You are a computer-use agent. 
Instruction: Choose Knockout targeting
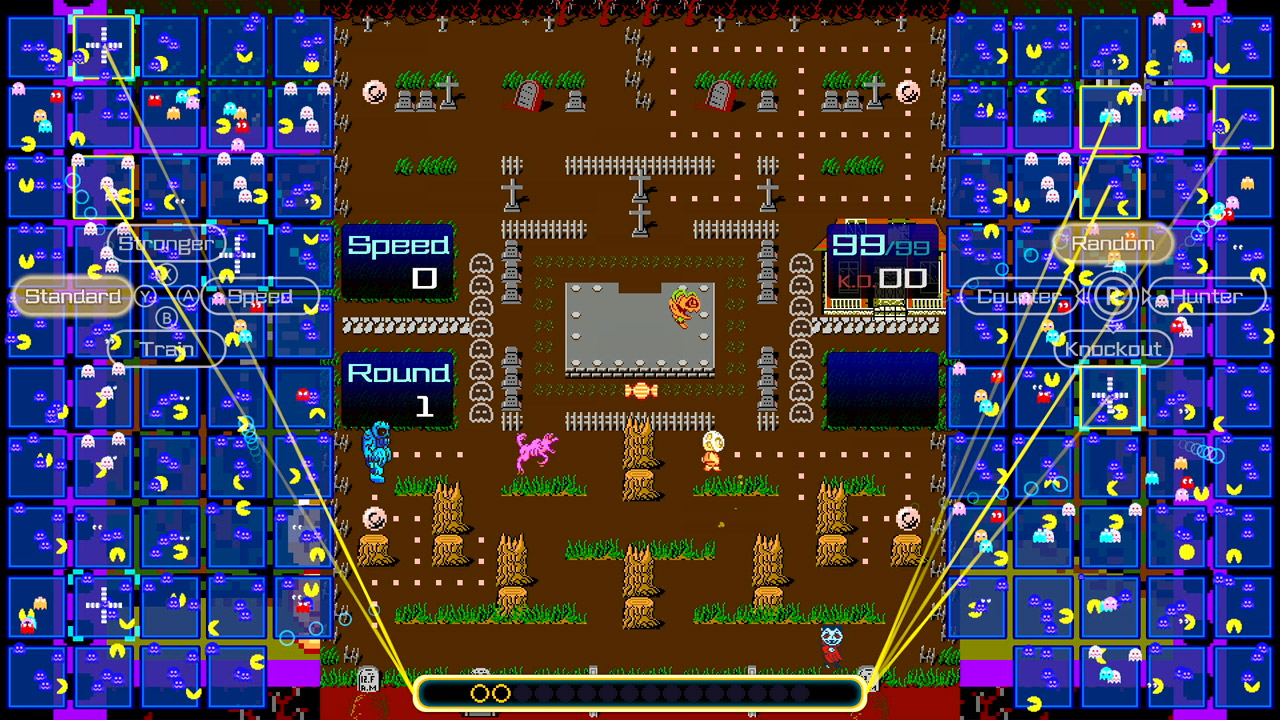tap(1112, 349)
